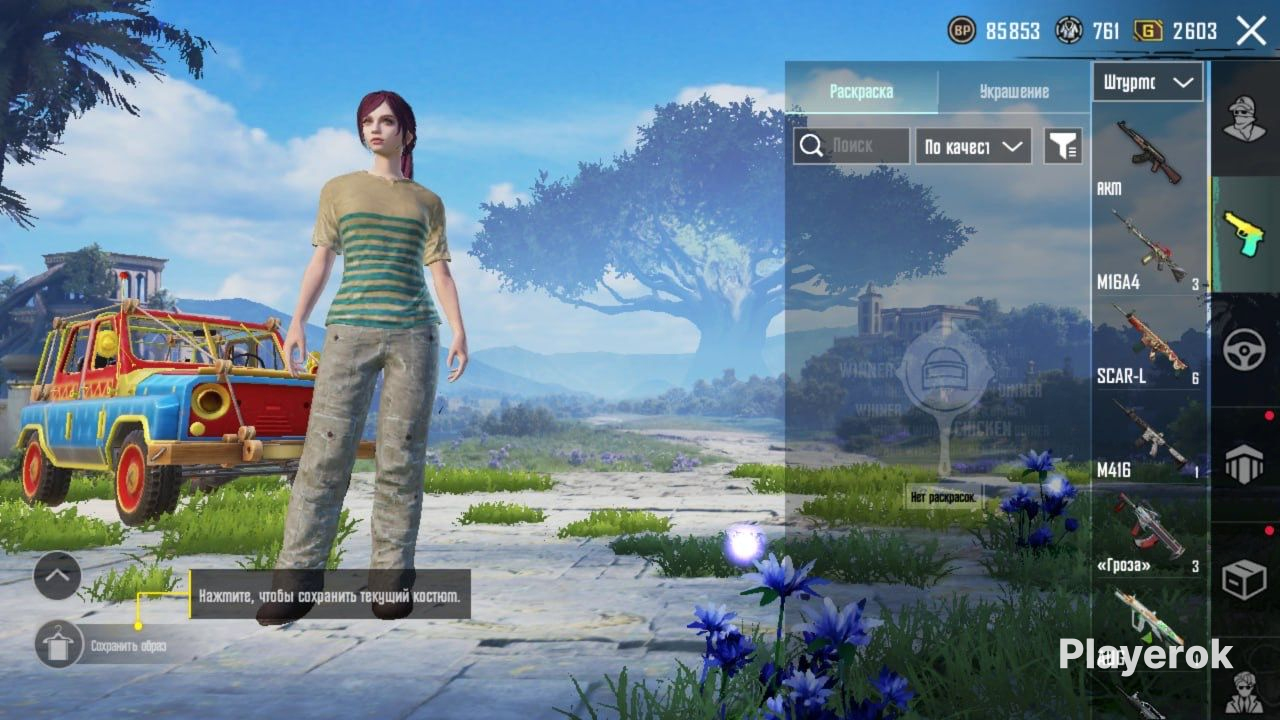Select the SCAR-L weapon entry
The width and height of the screenshot is (1280, 720).
tap(1148, 343)
